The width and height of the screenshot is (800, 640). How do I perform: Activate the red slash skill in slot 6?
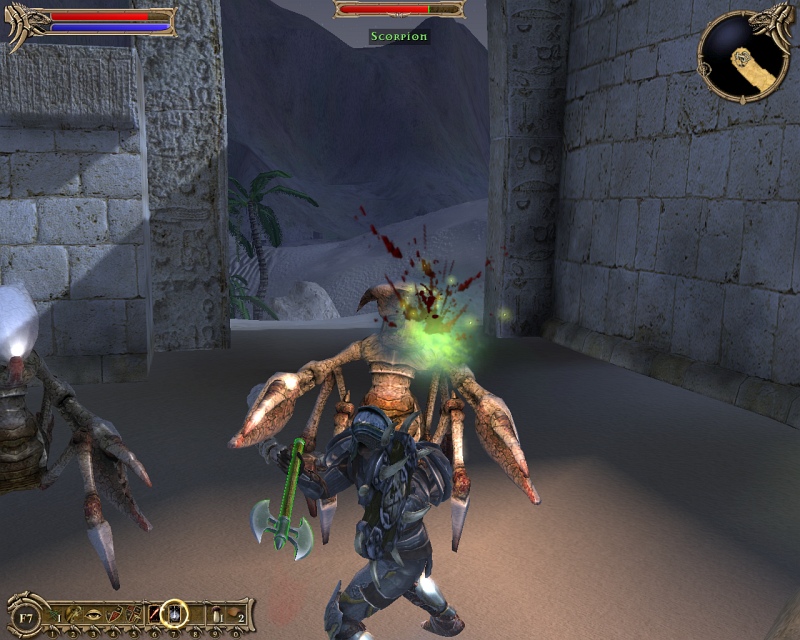pyautogui.click(x=153, y=613)
